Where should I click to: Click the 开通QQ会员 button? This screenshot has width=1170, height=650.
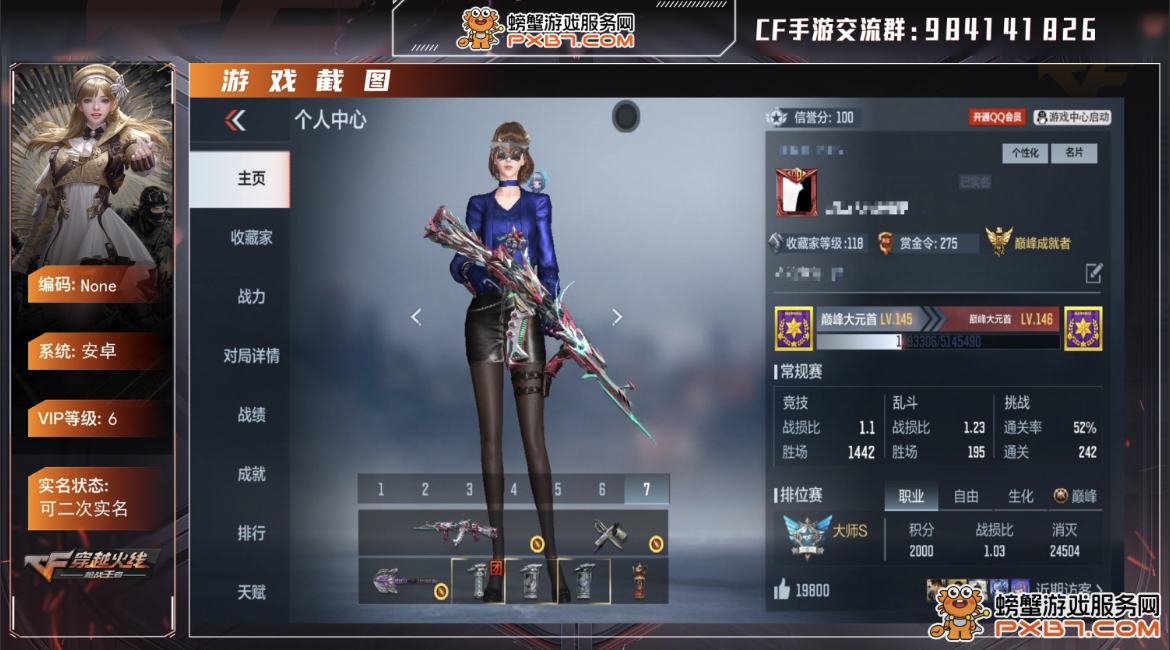click(x=997, y=118)
